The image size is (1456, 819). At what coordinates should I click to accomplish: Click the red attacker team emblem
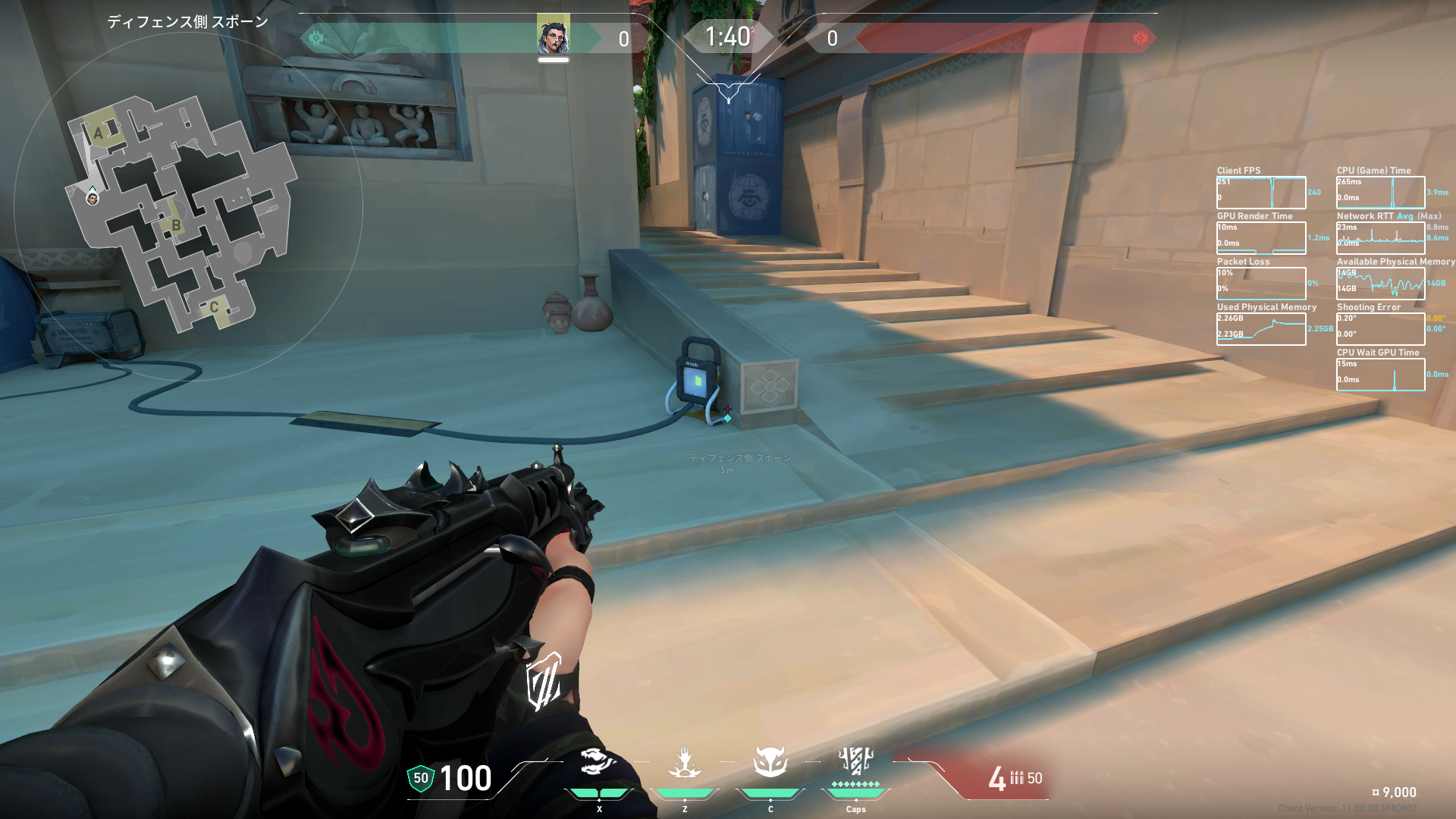click(x=1139, y=38)
